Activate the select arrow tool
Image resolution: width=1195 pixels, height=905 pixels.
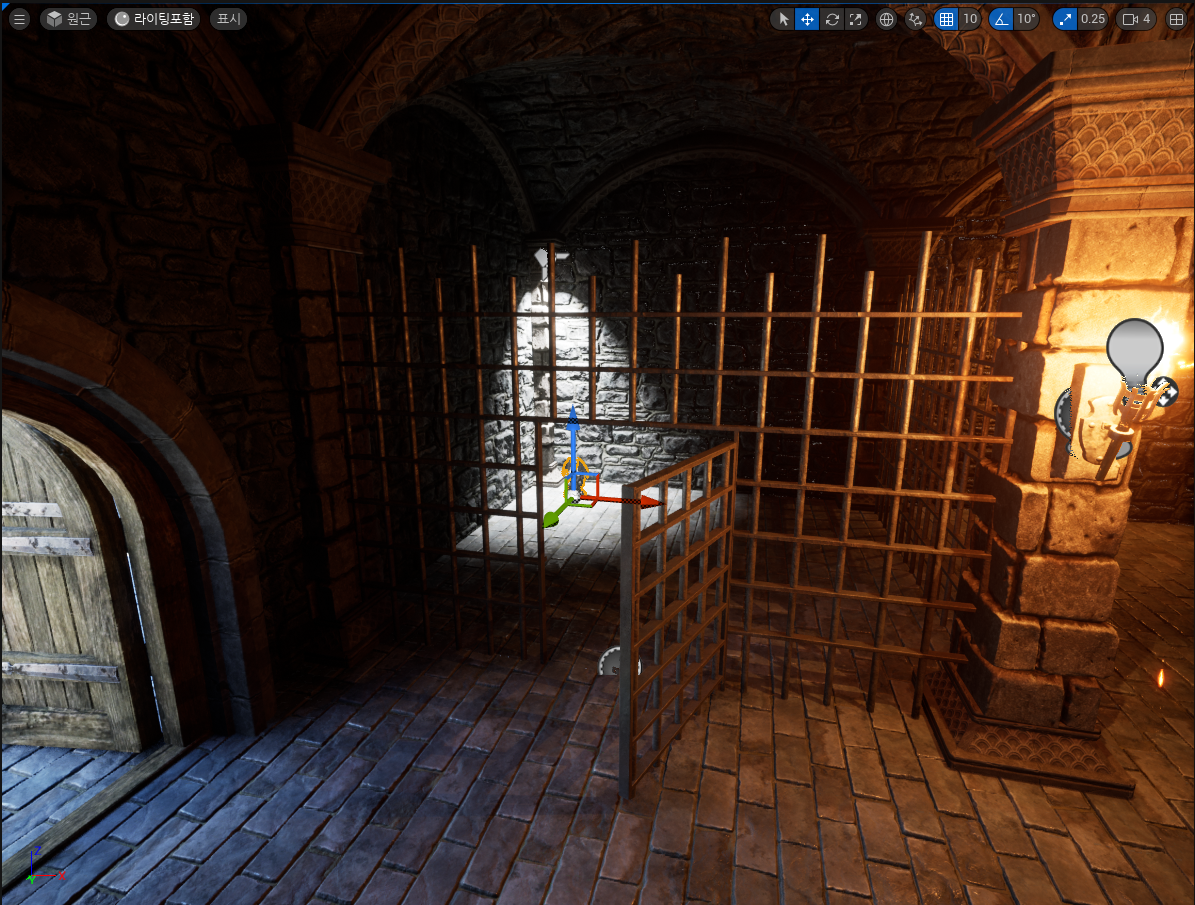(783, 19)
